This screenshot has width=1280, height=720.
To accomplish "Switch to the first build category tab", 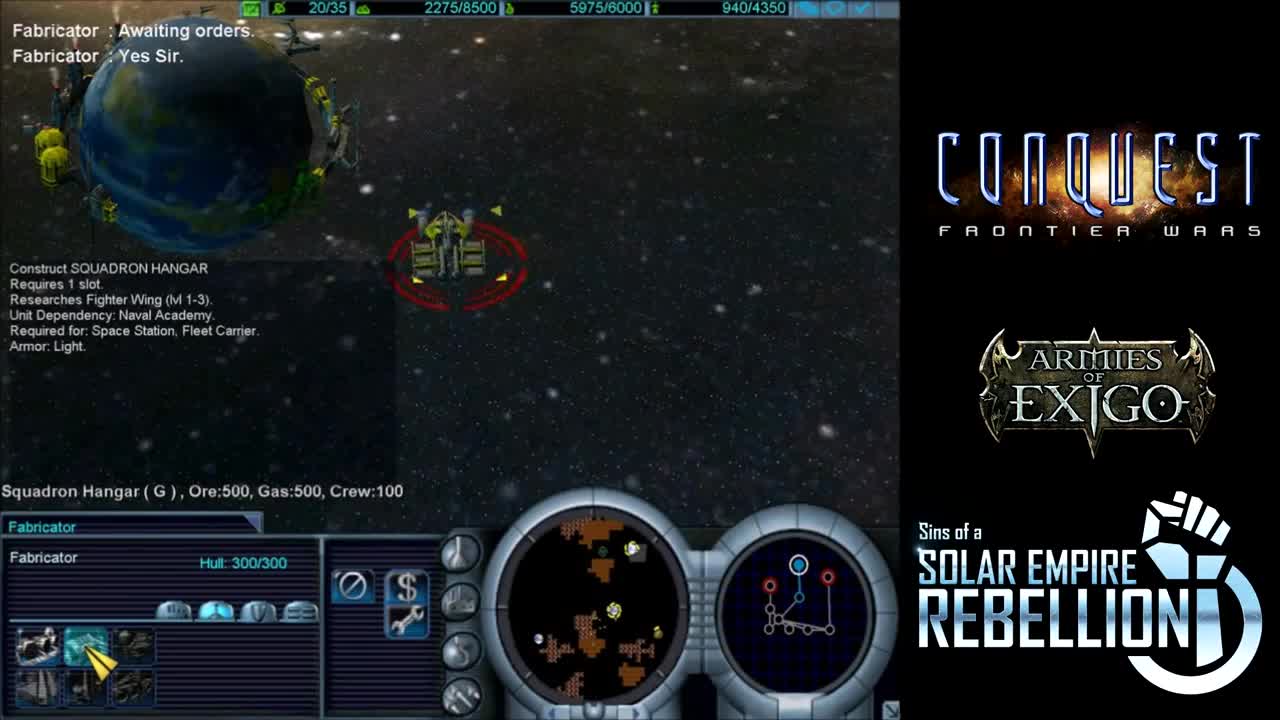I will point(174,612).
